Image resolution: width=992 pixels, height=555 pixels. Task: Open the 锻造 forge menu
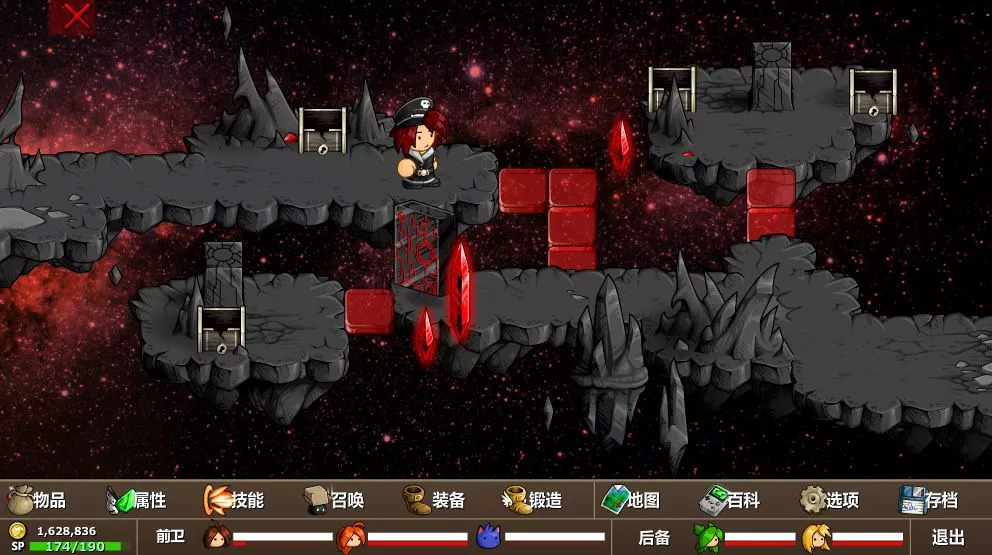coord(533,500)
